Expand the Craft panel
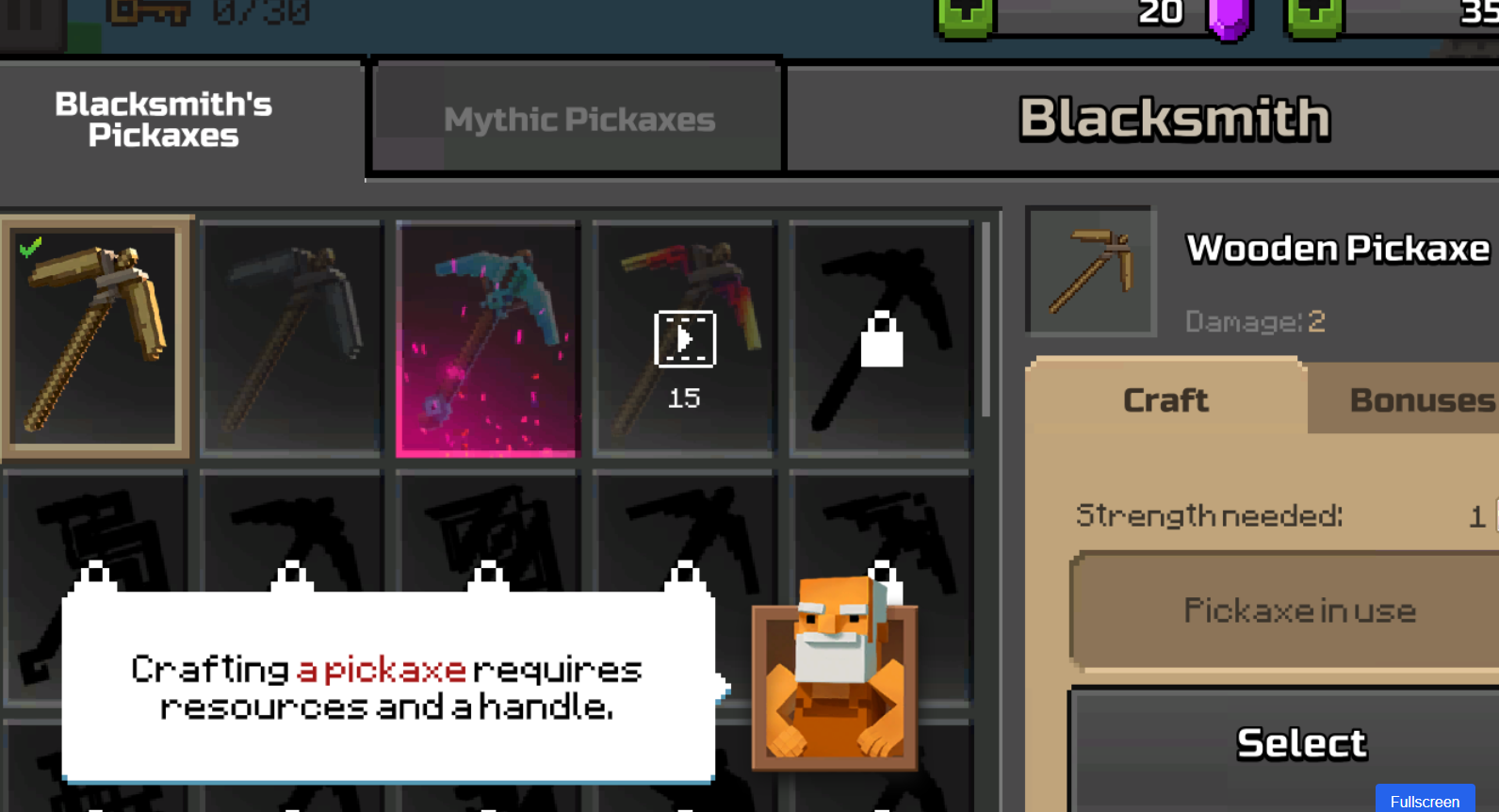The height and width of the screenshot is (812, 1499). tap(1165, 399)
